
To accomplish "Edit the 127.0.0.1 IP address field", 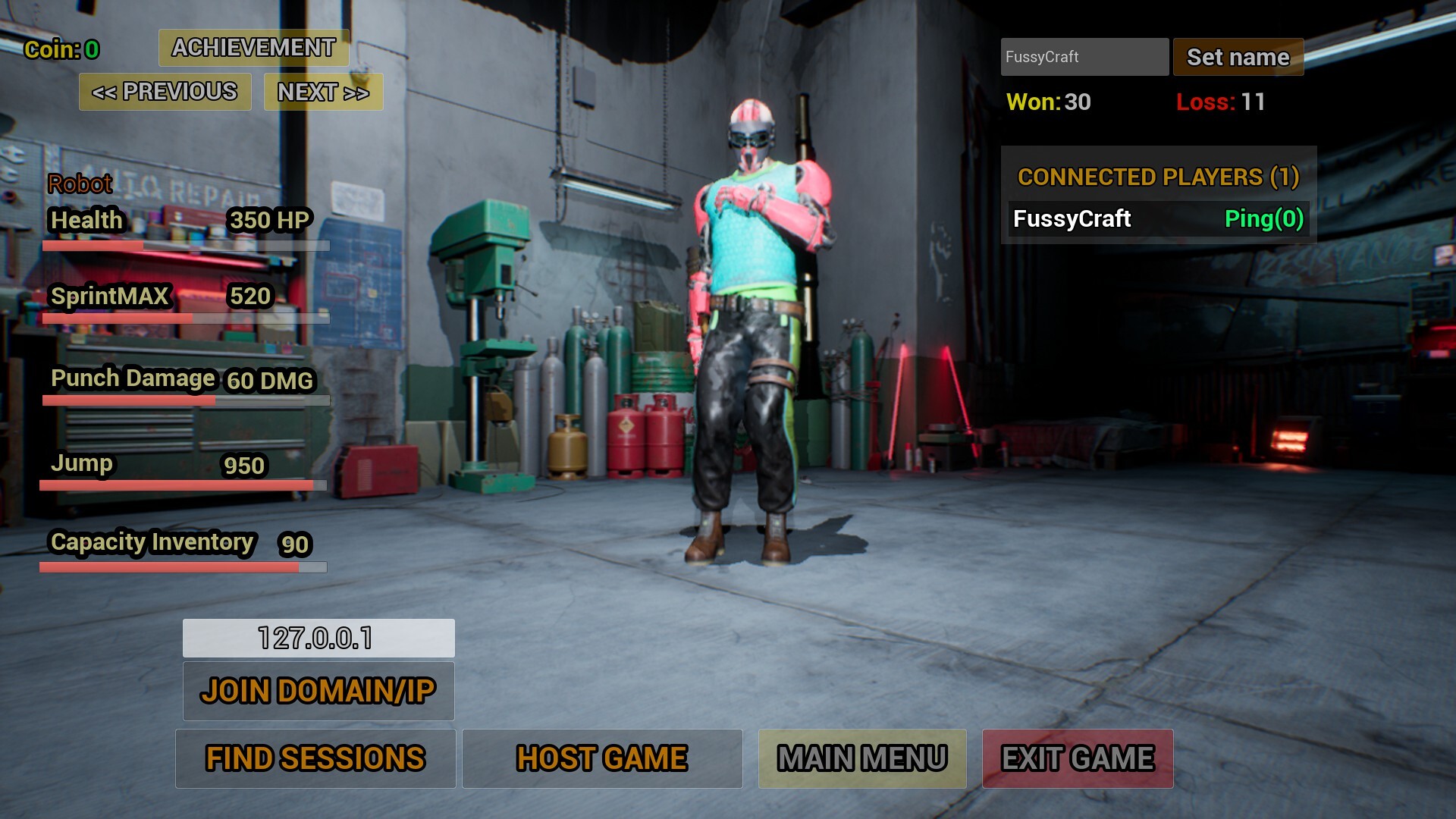I will pos(318,638).
